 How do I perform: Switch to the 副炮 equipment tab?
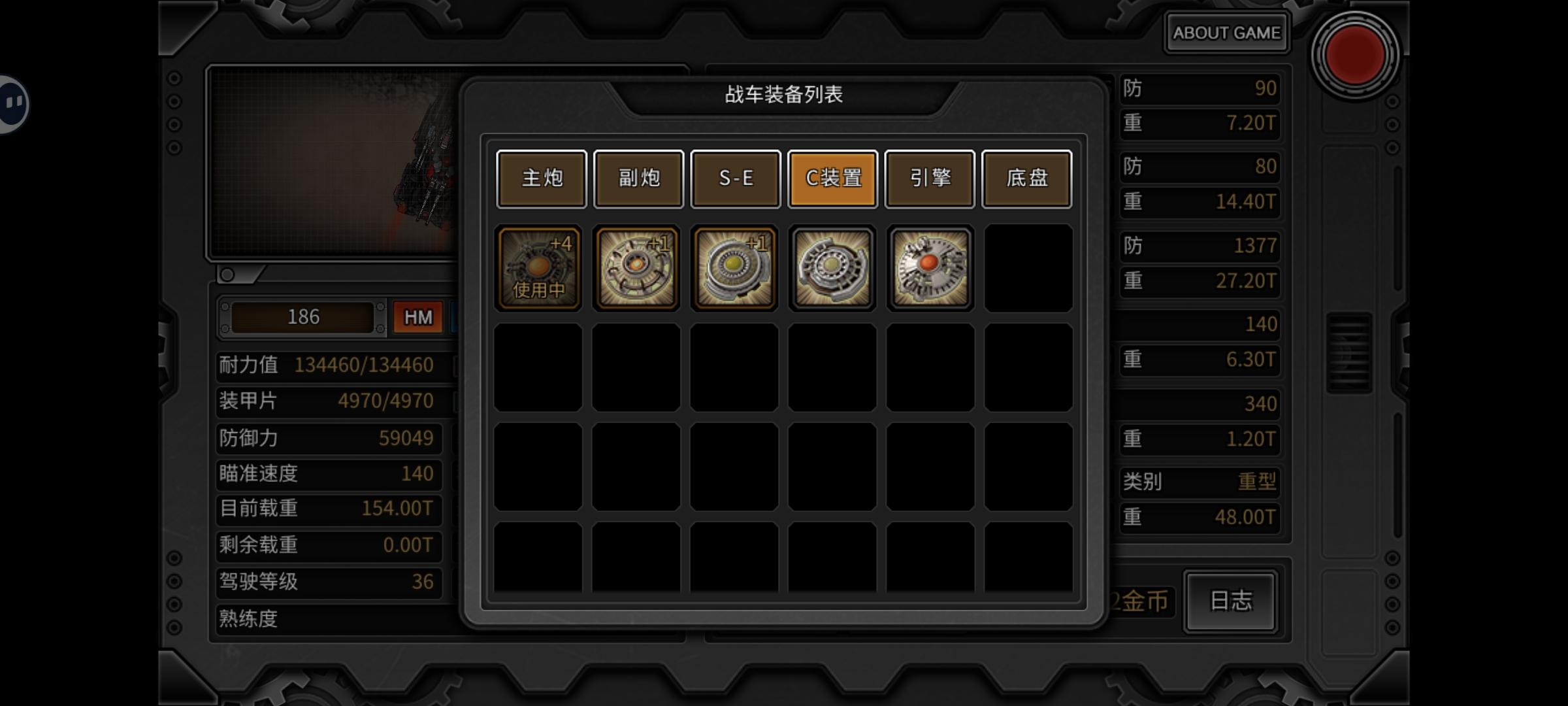pyautogui.click(x=638, y=178)
